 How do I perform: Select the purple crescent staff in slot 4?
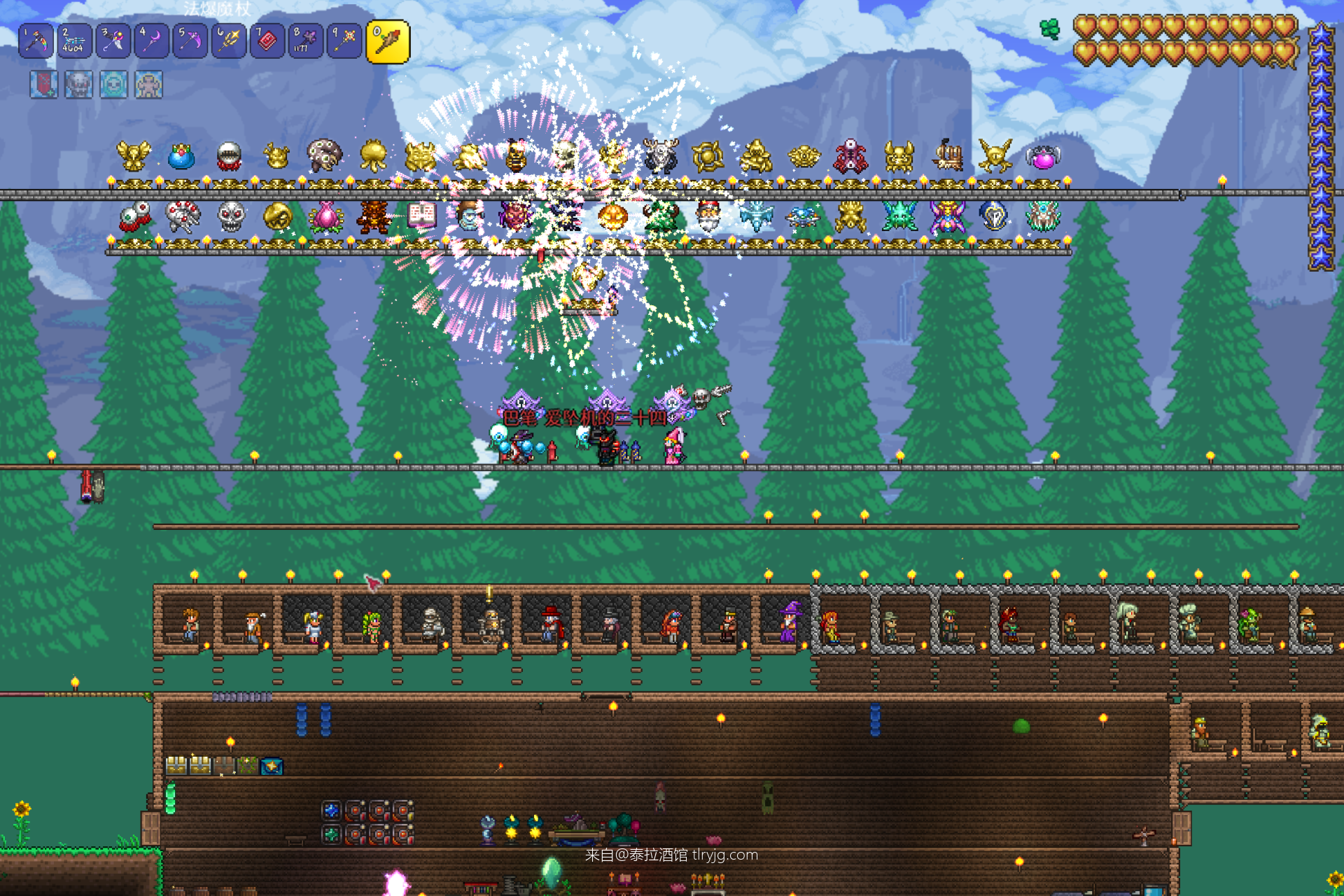[x=151, y=41]
